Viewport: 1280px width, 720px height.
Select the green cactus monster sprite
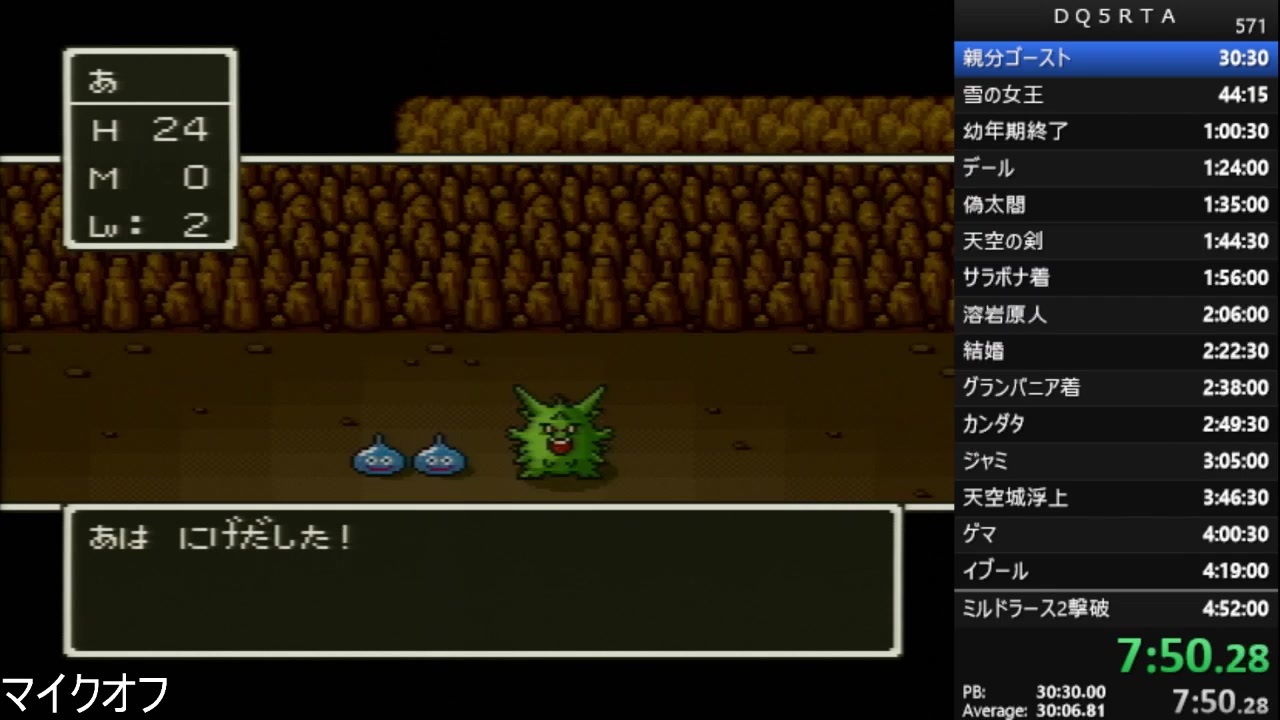coord(560,432)
